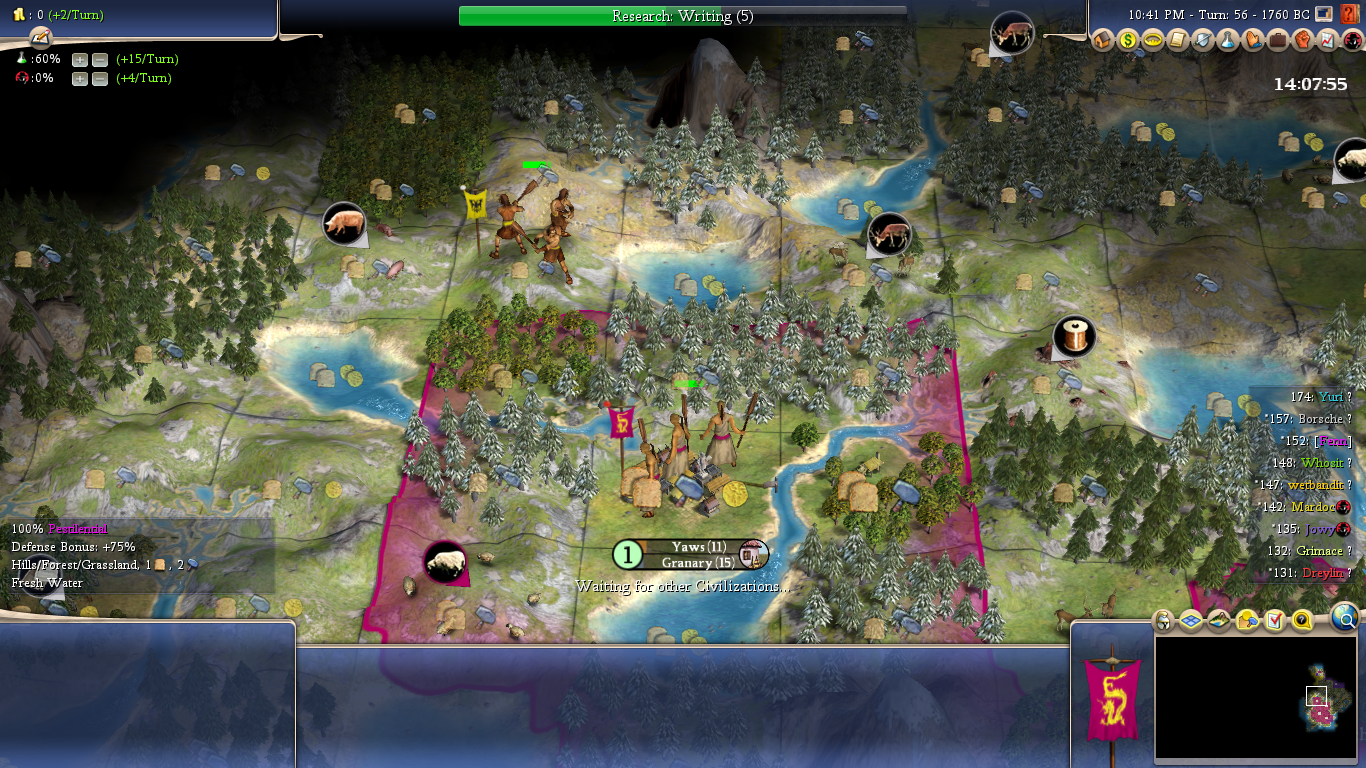Toggle the grid display button
Screen dimensions: 1366x768
(x=1191, y=621)
